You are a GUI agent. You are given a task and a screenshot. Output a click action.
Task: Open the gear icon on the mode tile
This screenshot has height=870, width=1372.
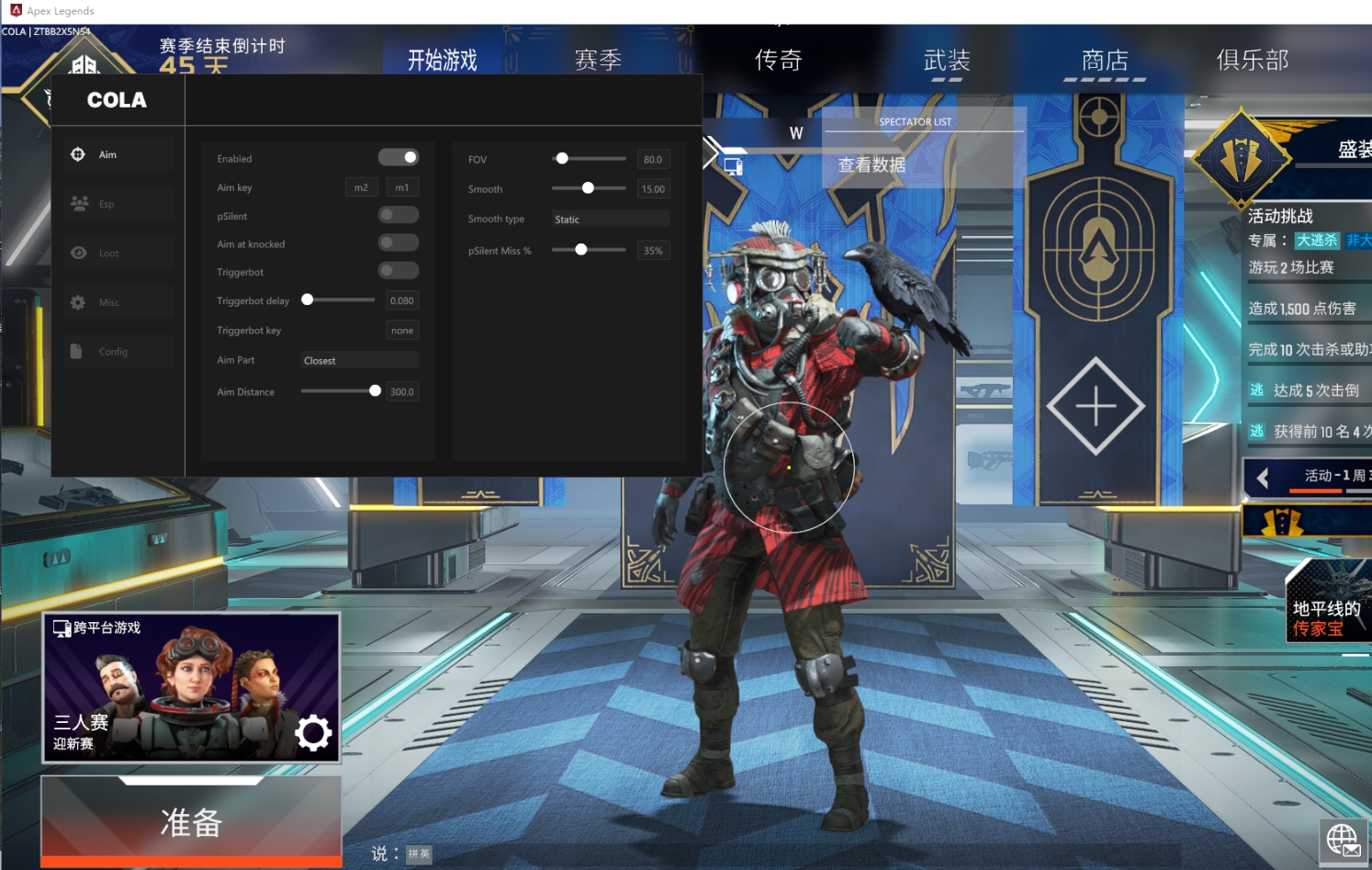pyautogui.click(x=312, y=732)
